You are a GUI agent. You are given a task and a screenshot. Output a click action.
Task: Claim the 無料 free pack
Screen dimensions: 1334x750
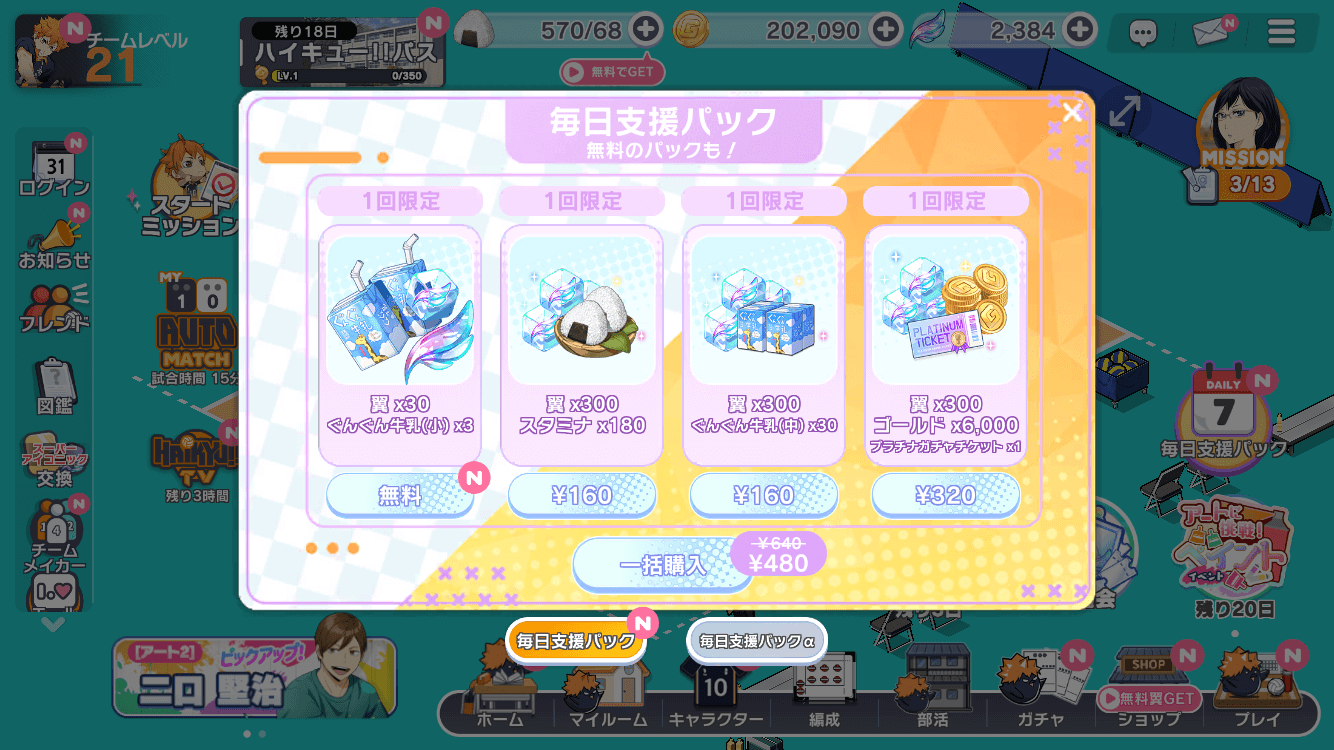[399, 494]
